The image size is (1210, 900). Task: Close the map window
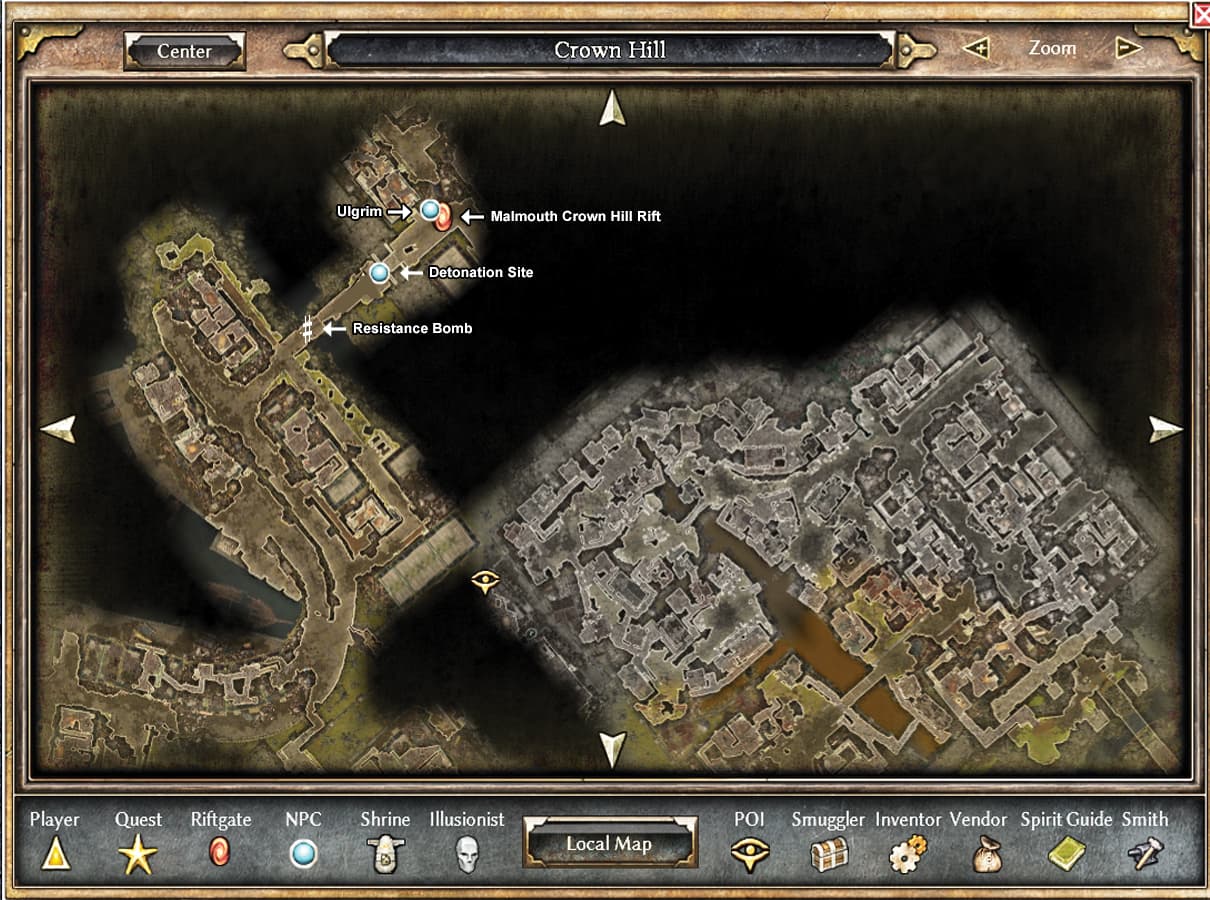[1200, 14]
